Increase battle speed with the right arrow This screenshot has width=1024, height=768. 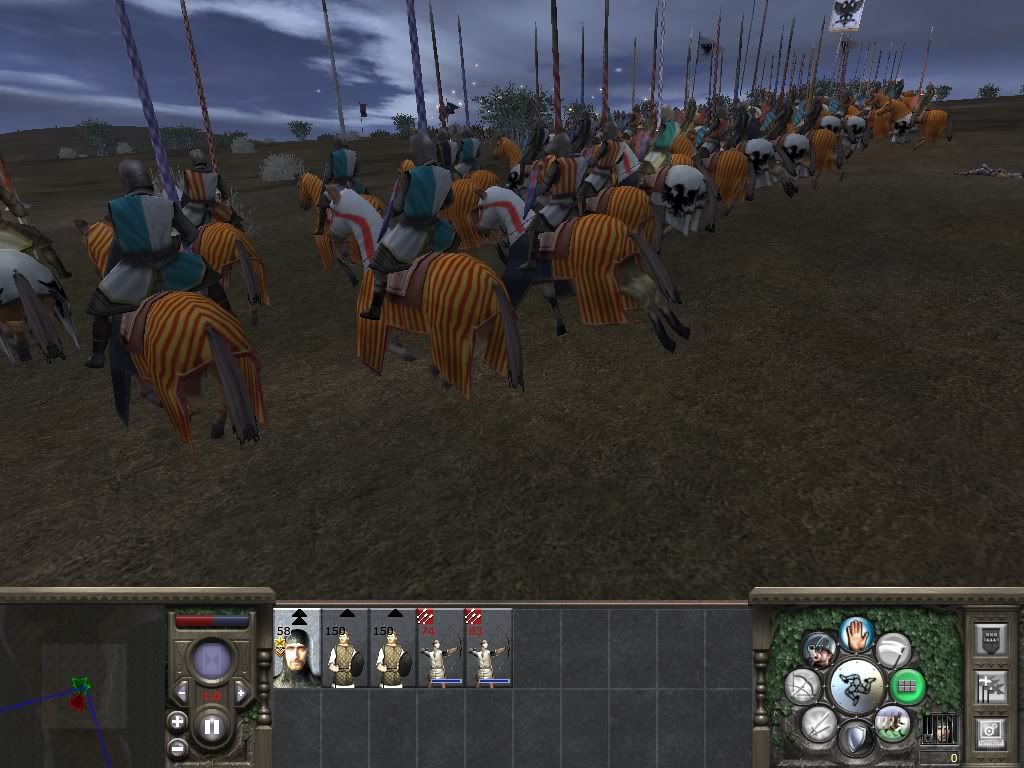click(241, 693)
